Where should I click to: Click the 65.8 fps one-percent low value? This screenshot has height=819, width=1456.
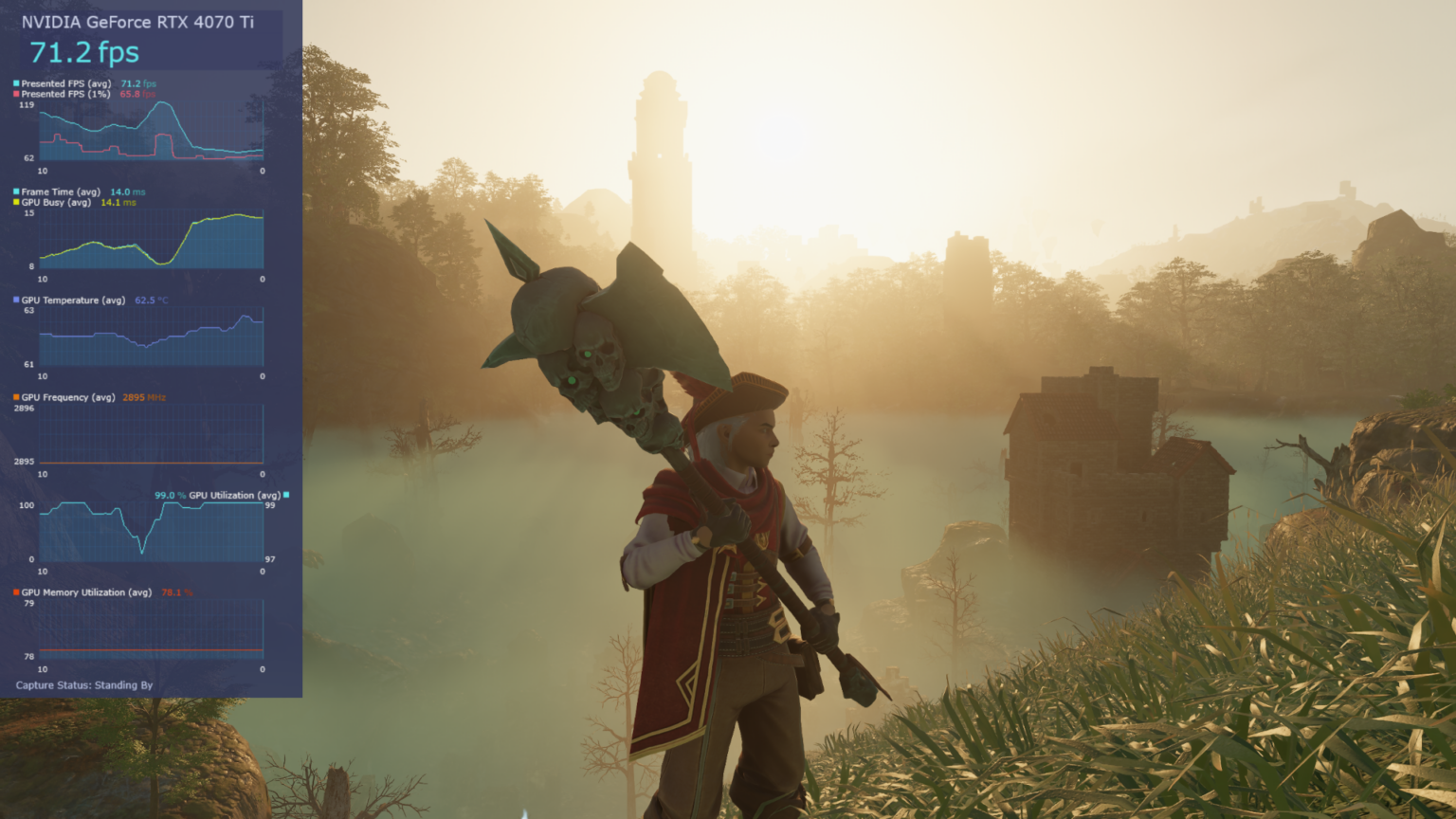pos(136,95)
